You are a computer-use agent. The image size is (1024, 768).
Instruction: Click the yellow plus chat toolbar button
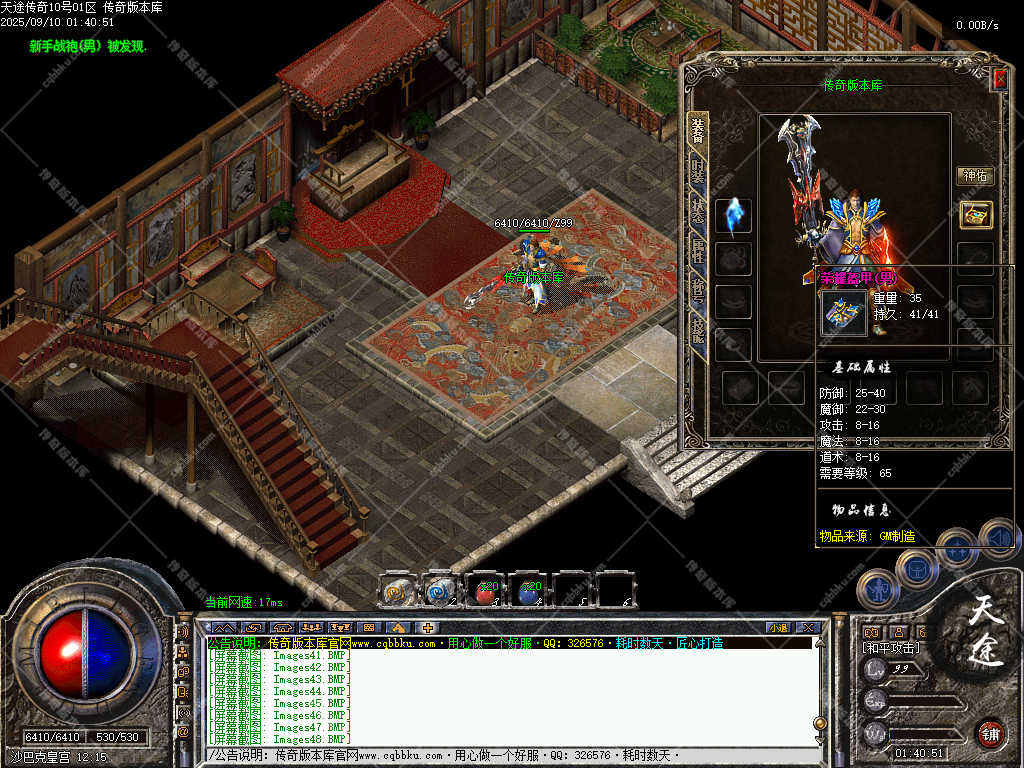click(427, 627)
